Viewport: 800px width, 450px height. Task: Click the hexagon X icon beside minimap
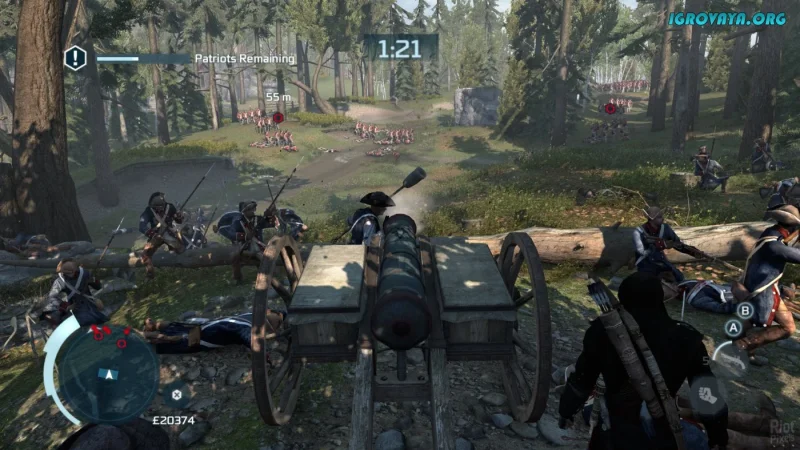pos(177,393)
